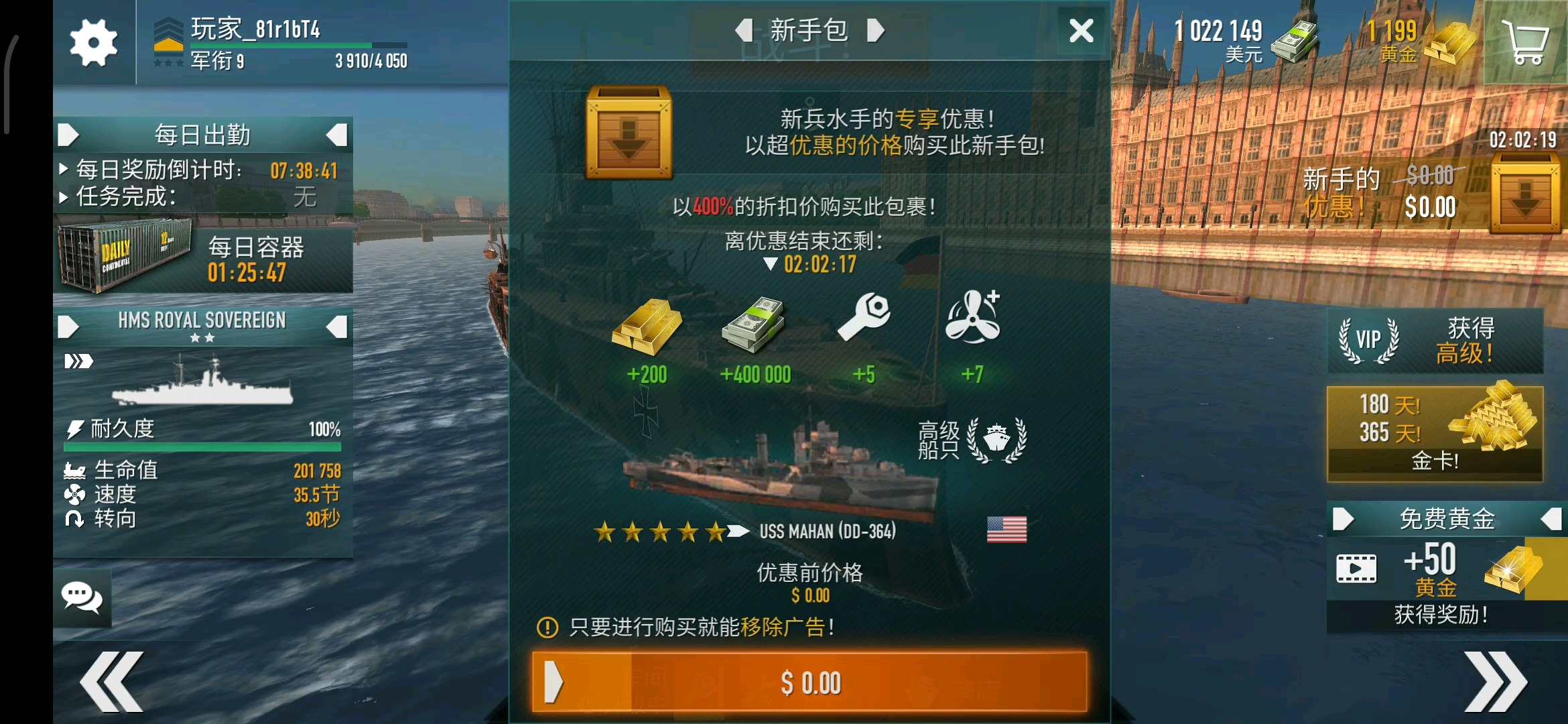1568x724 pixels.
Task: Click the ship durability progress bar
Action: pos(202,447)
